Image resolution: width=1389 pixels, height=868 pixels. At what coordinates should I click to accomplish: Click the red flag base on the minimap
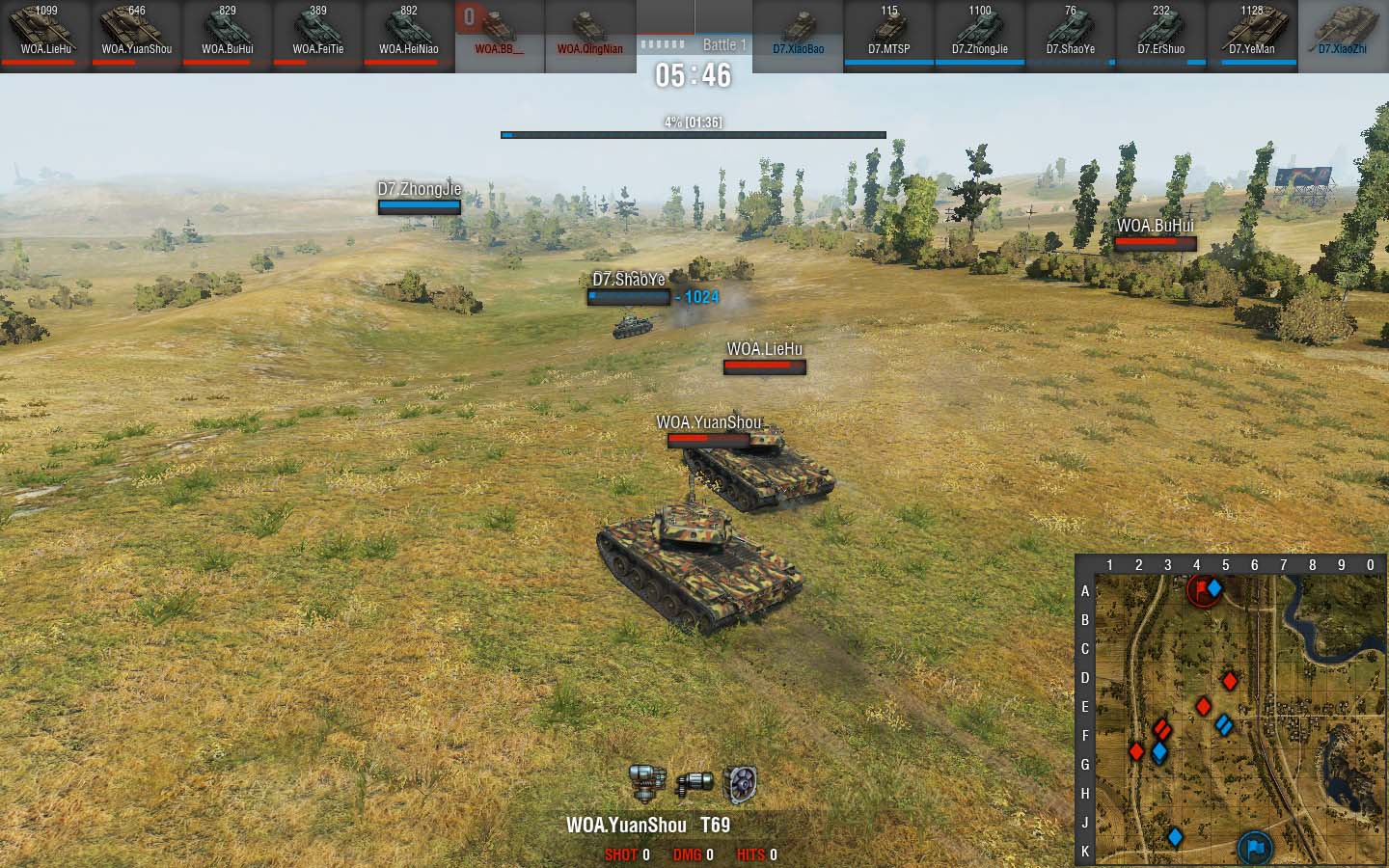pyautogui.click(x=1201, y=588)
